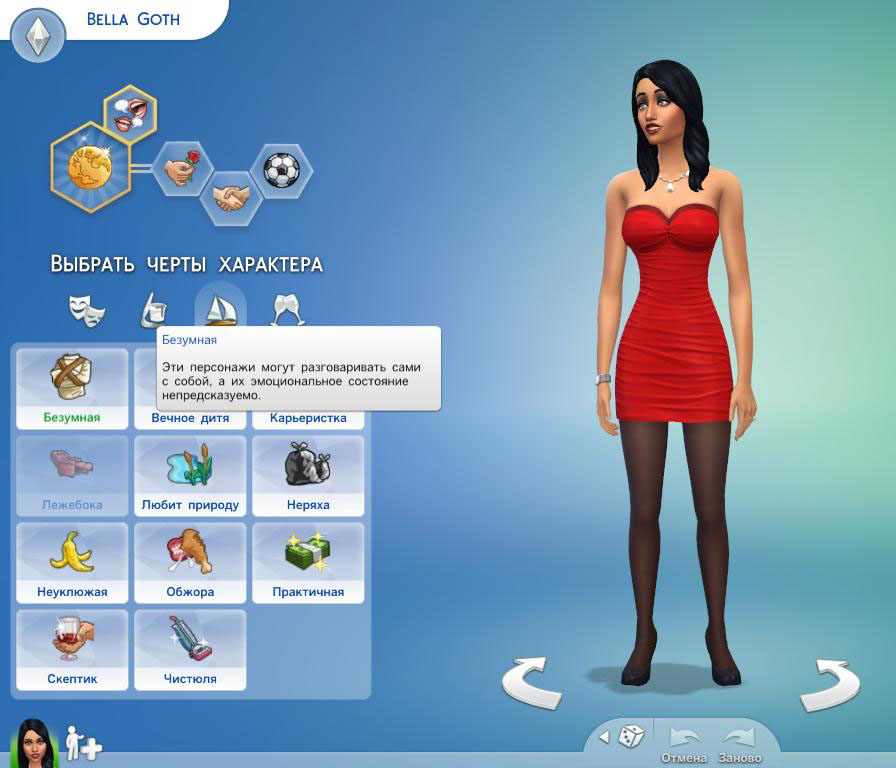Image resolution: width=896 pixels, height=768 pixels.
Task: Switch to the champagne glasses social category
Action: tap(288, 310)
